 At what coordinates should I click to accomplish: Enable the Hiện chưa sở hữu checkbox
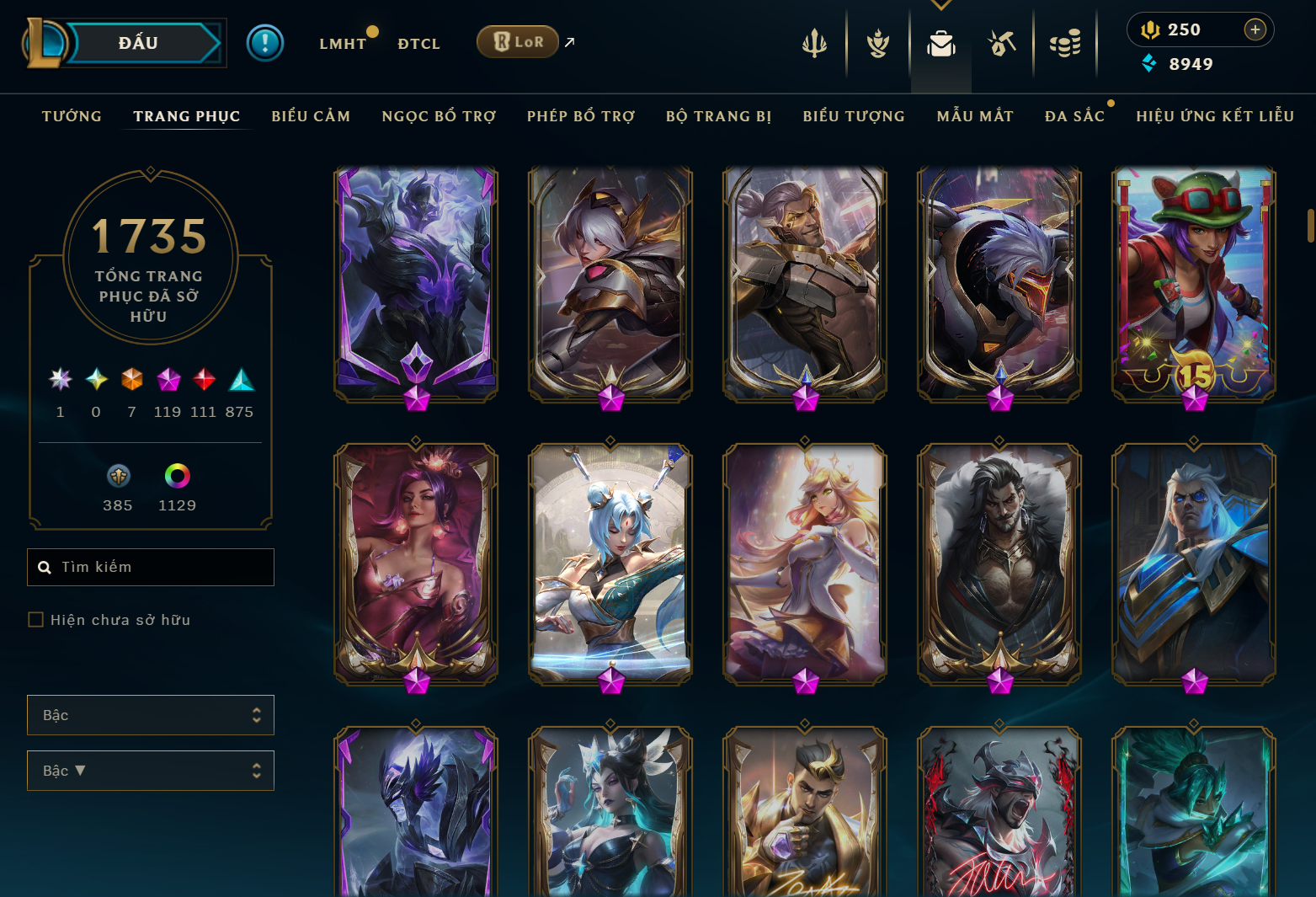click(35, 619)
